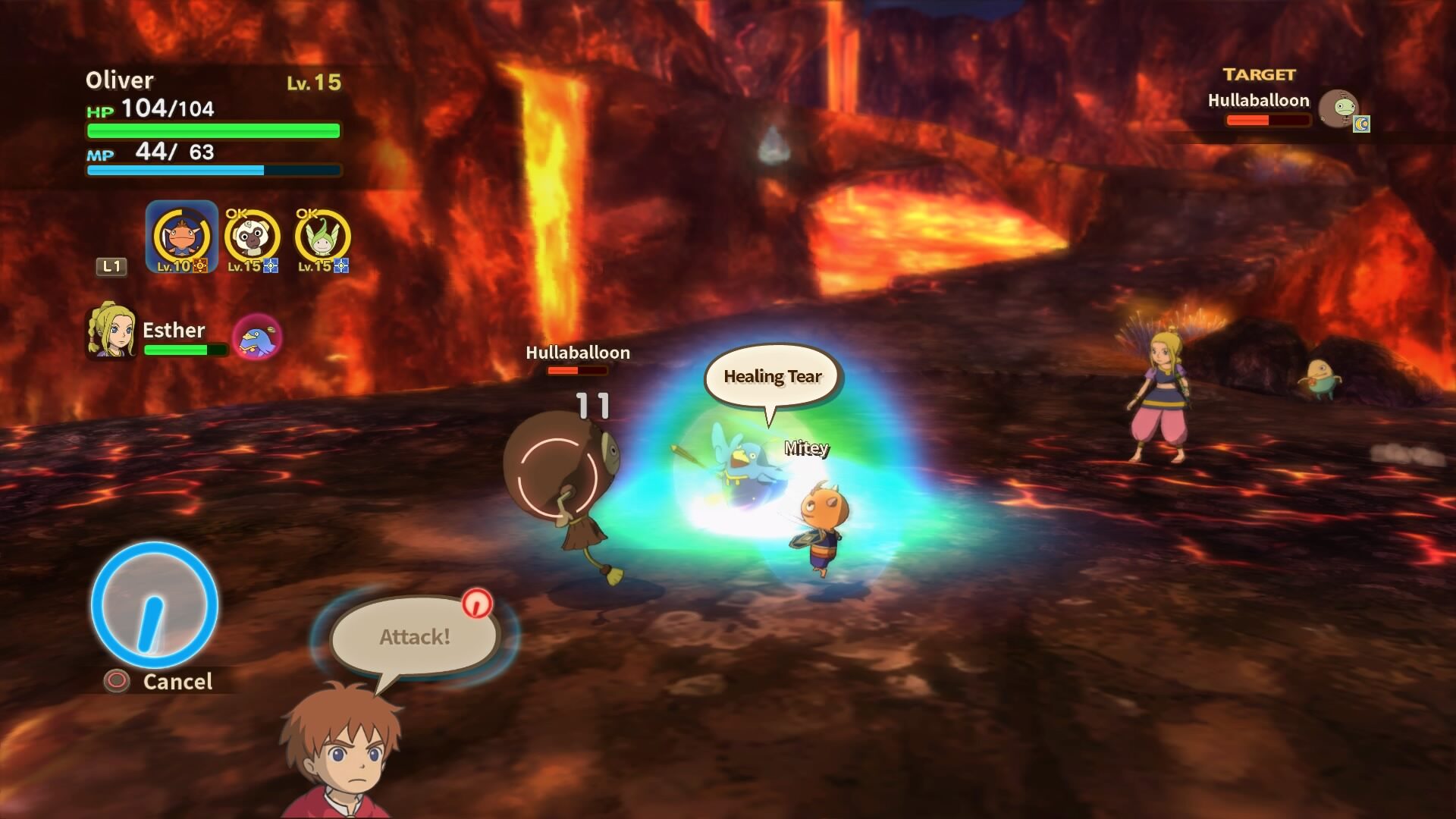Screen dimensions: 1456x819
Task: Choose the Attack! command bubble
Action: pyautogui.click(x=414, y=637)
